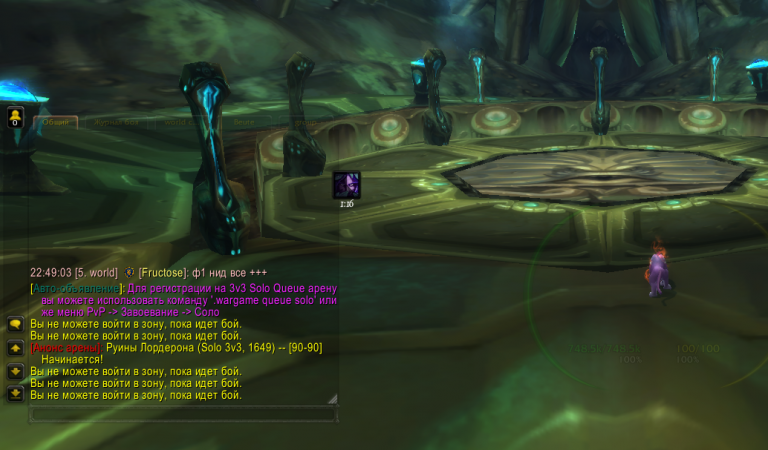
Task: Open the friends list social button
Action: [x=15, y=118]
